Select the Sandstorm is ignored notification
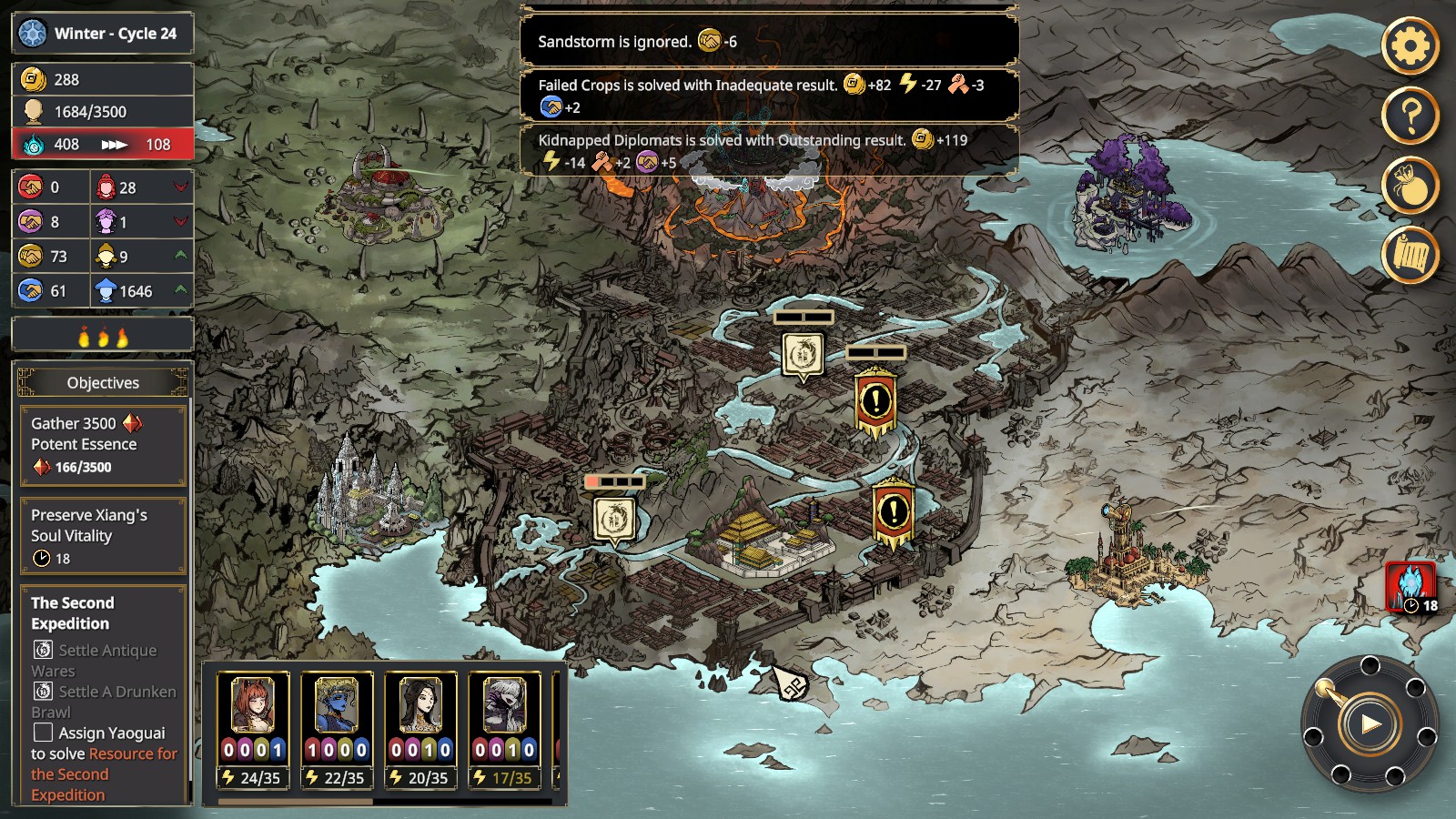1456x819 pixels. [x=769, y=41]
